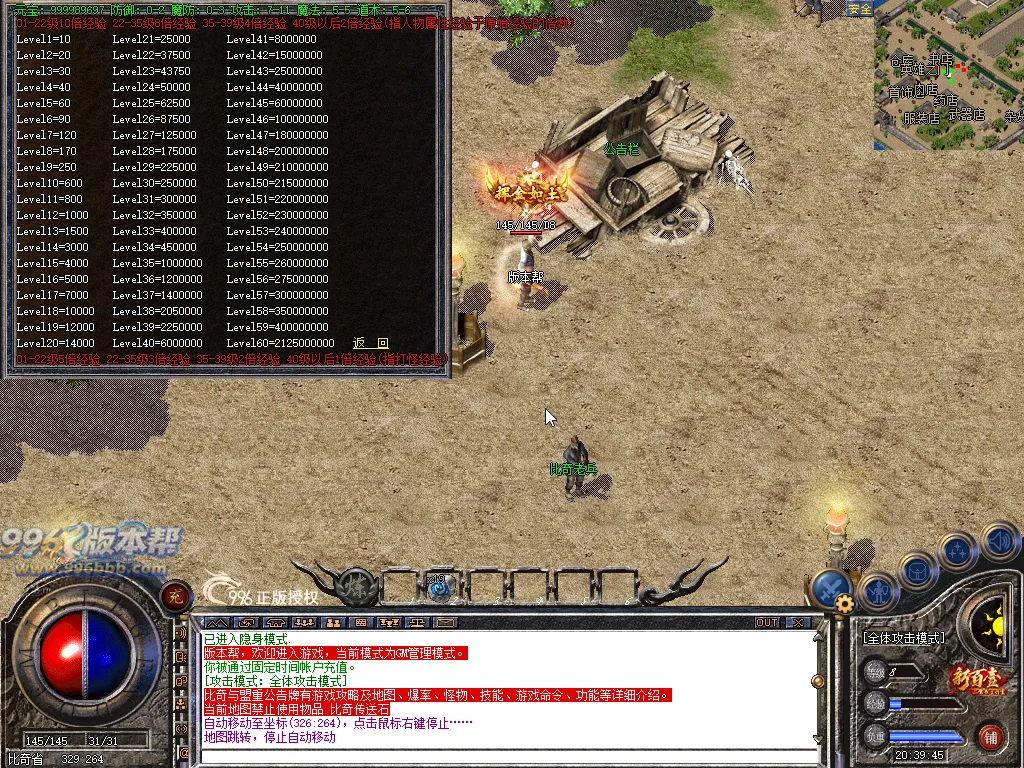Click the OUT button above chat
The width and height of the screenshot is (1024, 768).
[767, 622]
